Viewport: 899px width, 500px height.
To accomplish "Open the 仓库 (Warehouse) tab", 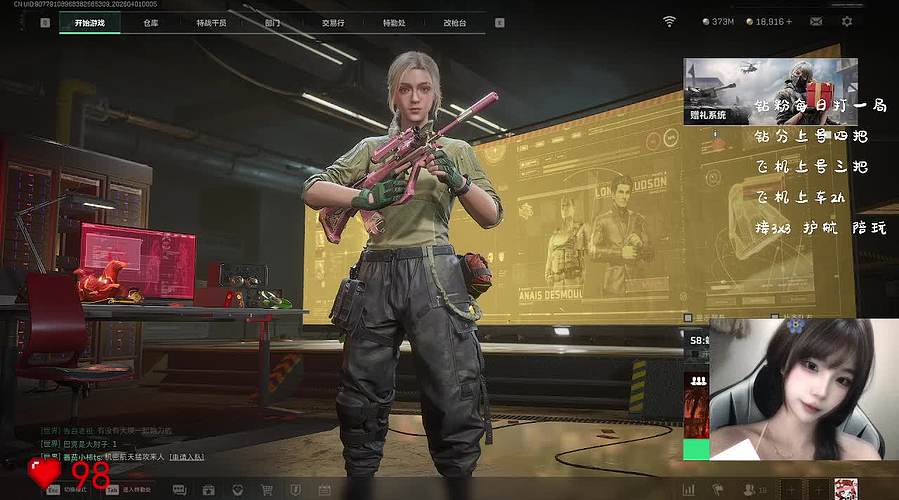I will (150, 21).
